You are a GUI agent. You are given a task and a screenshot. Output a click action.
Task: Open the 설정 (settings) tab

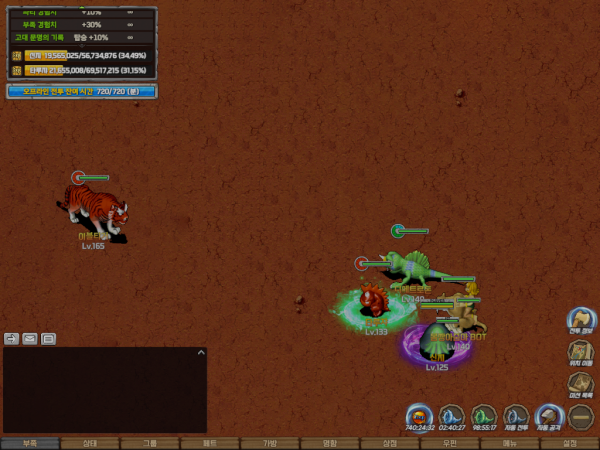tap(570, 443)
